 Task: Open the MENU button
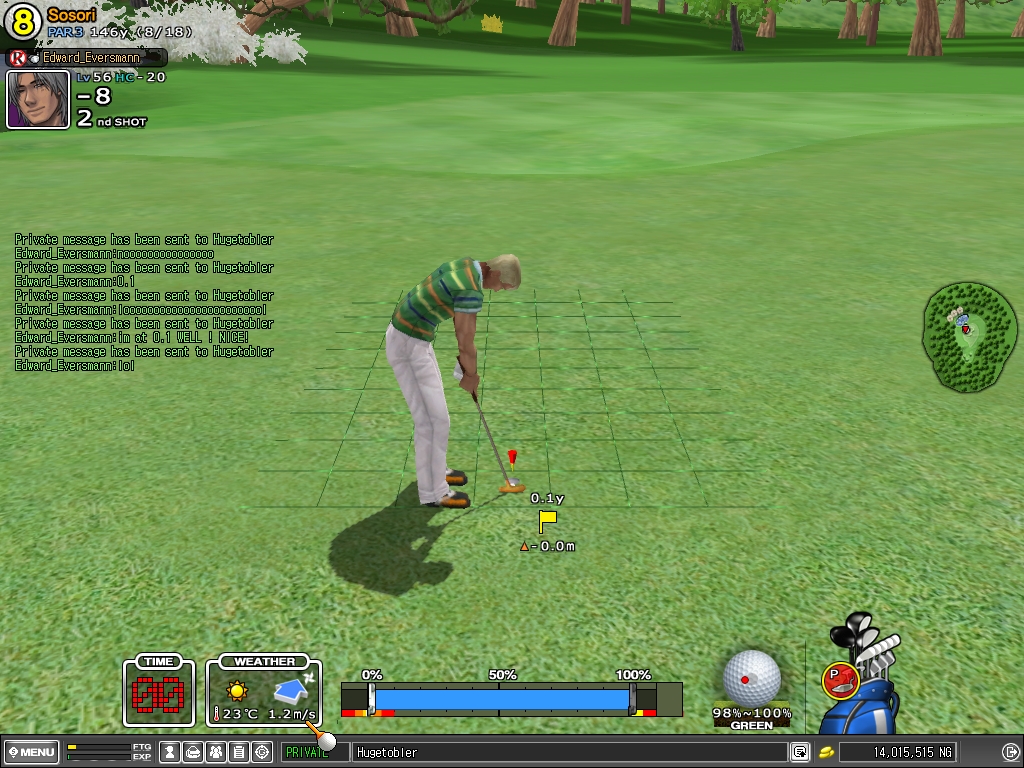click(x=30, y=752)
